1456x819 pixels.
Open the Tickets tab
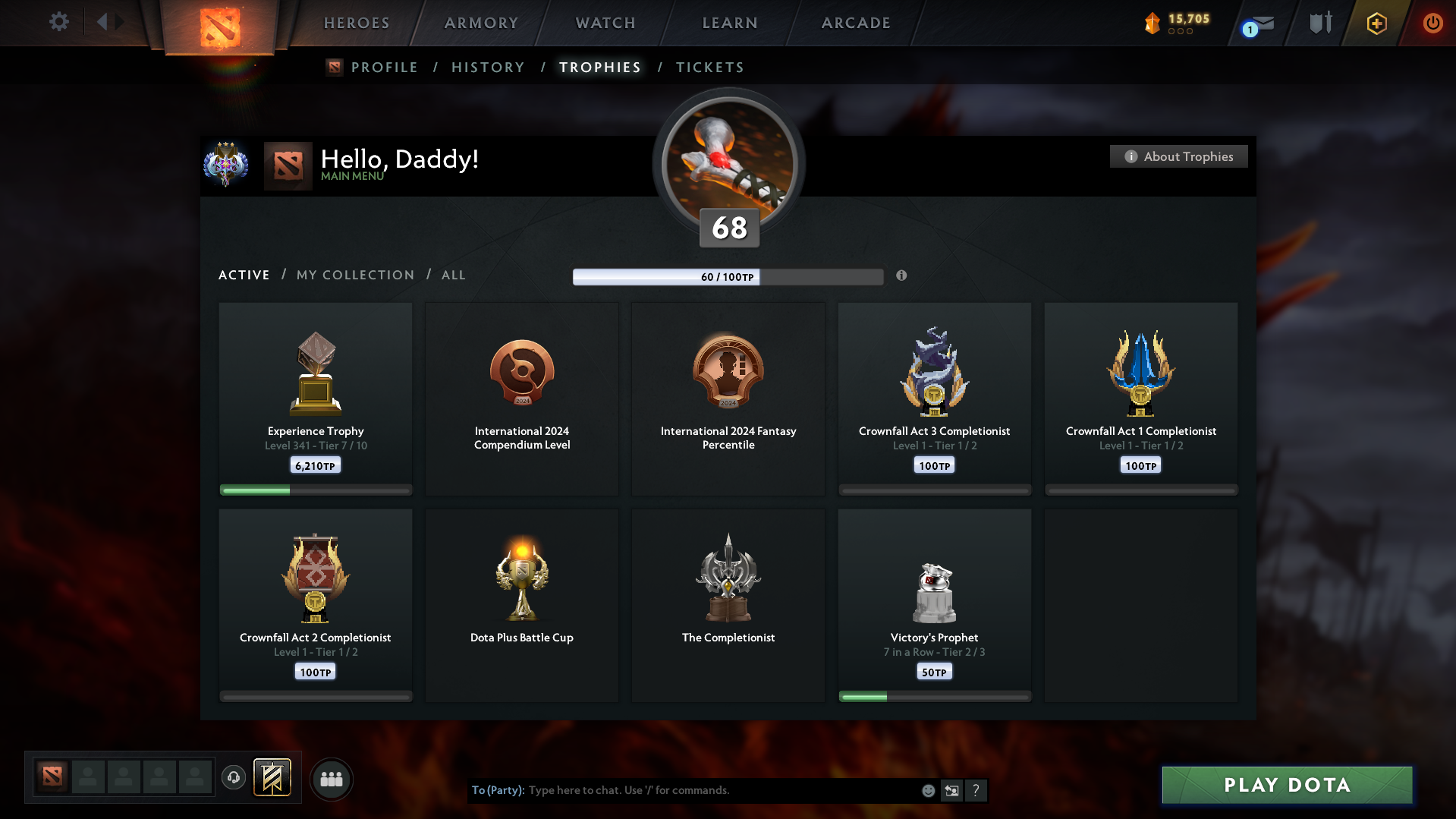tap(709, 68)
